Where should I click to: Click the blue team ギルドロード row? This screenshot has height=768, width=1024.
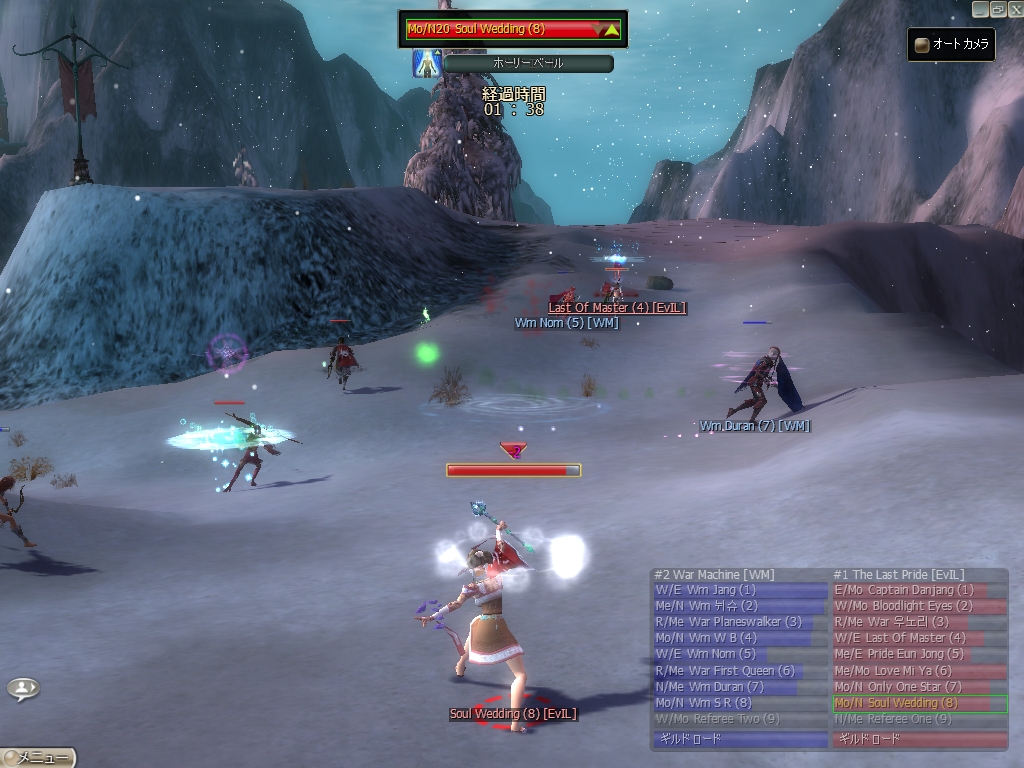tap(739, 740)
